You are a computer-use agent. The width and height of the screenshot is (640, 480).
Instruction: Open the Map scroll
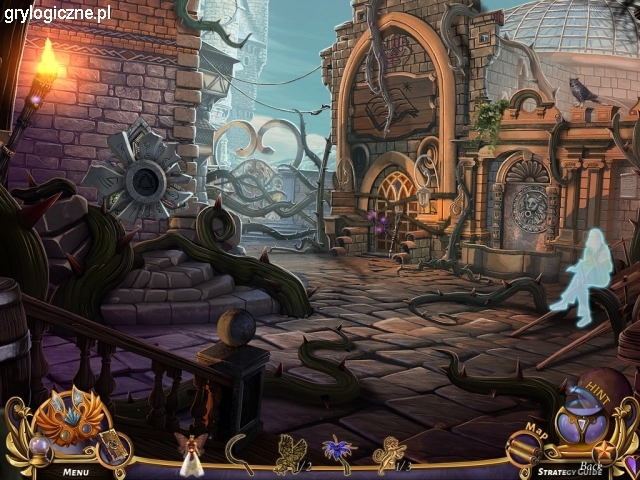pos(525,447)
